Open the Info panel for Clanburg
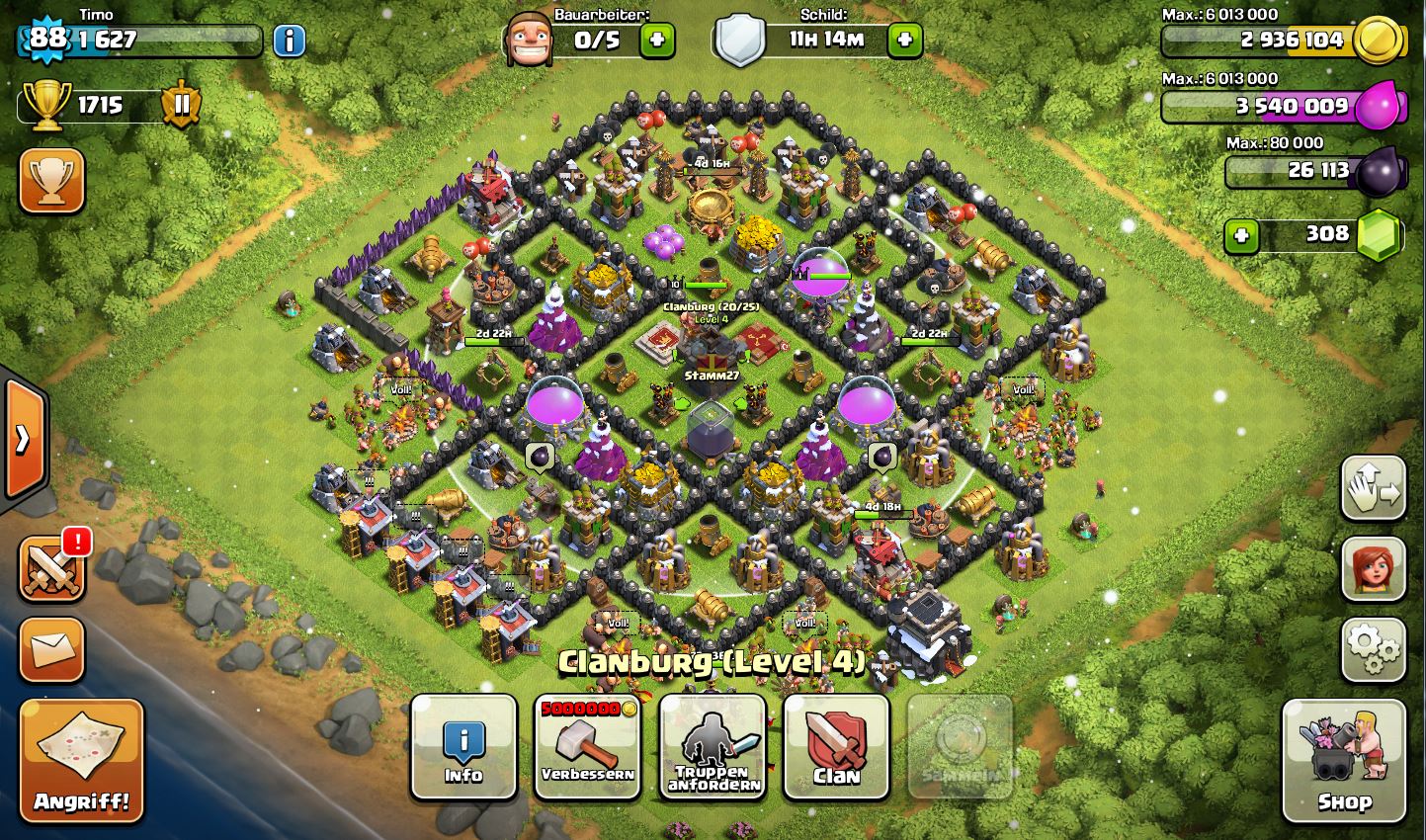This screenshot has height=840, width=1426. 463,746
